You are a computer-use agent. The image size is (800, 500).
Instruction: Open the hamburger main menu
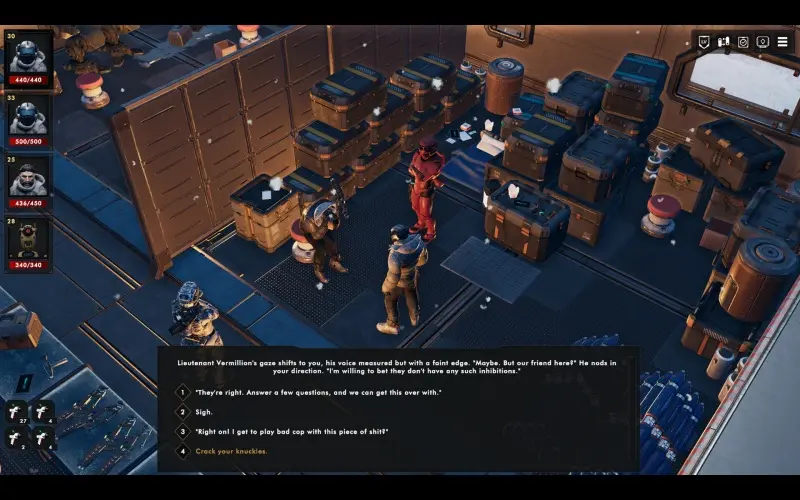coord(782,42)
